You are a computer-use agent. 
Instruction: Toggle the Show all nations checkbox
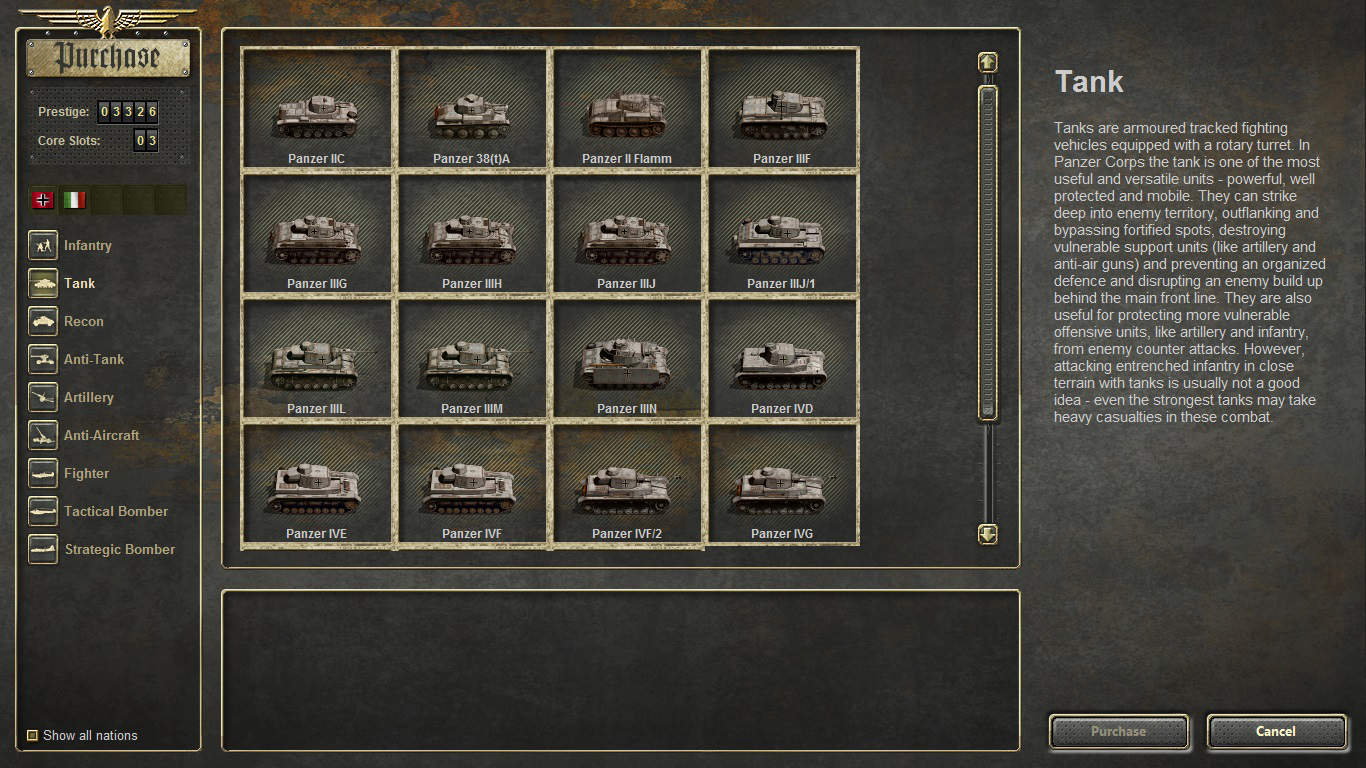pos(33,736)
